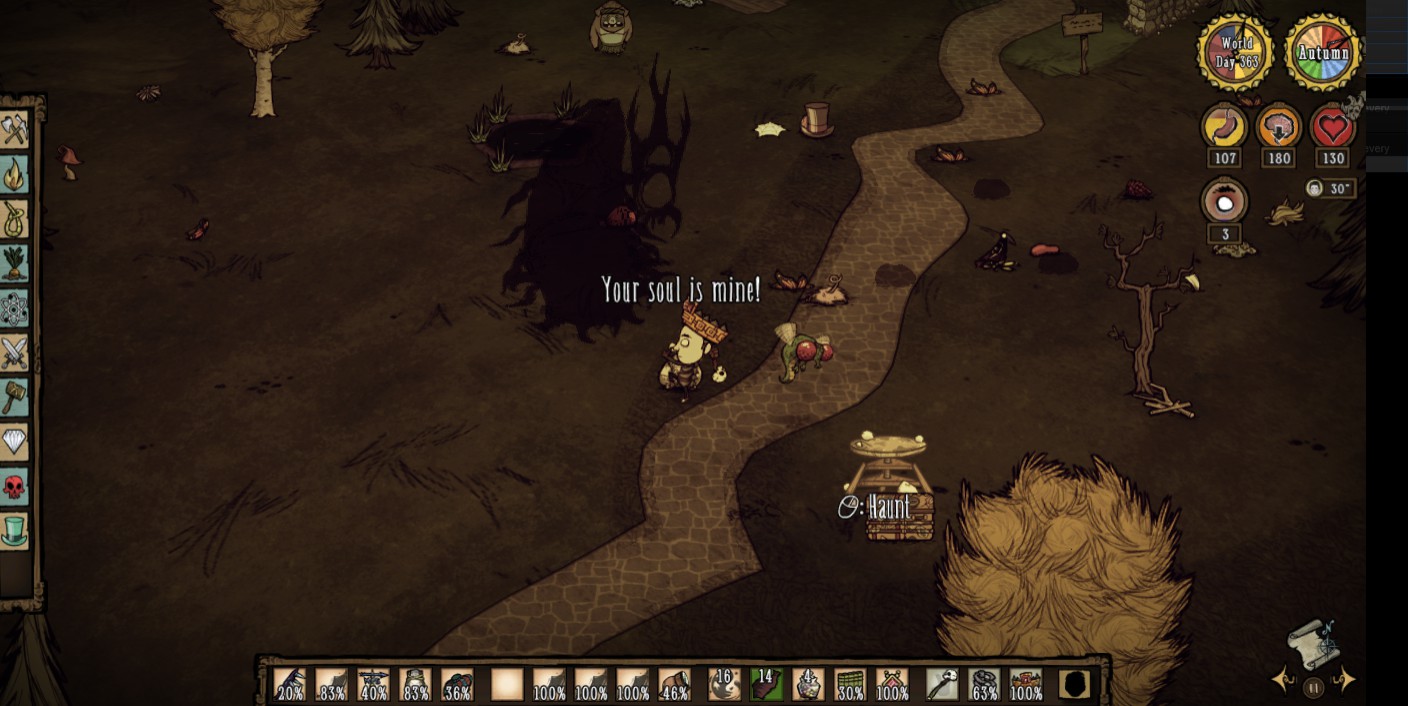This screenshot has width=1408, height=706.
Task: Rotate the camera with the right arrow
Action: tap(1345, 682)
